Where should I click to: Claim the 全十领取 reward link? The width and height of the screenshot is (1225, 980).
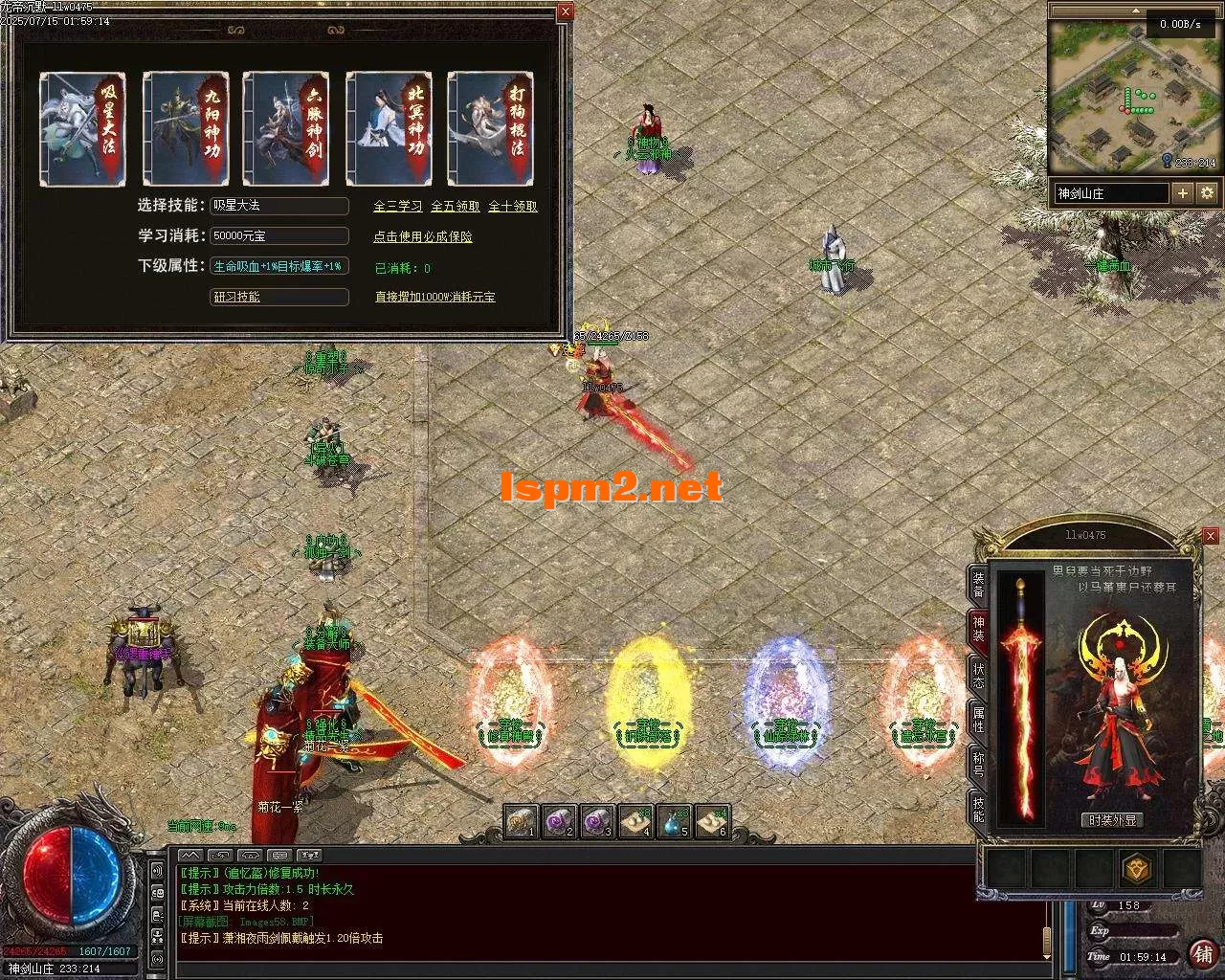[x=513, y=206]
